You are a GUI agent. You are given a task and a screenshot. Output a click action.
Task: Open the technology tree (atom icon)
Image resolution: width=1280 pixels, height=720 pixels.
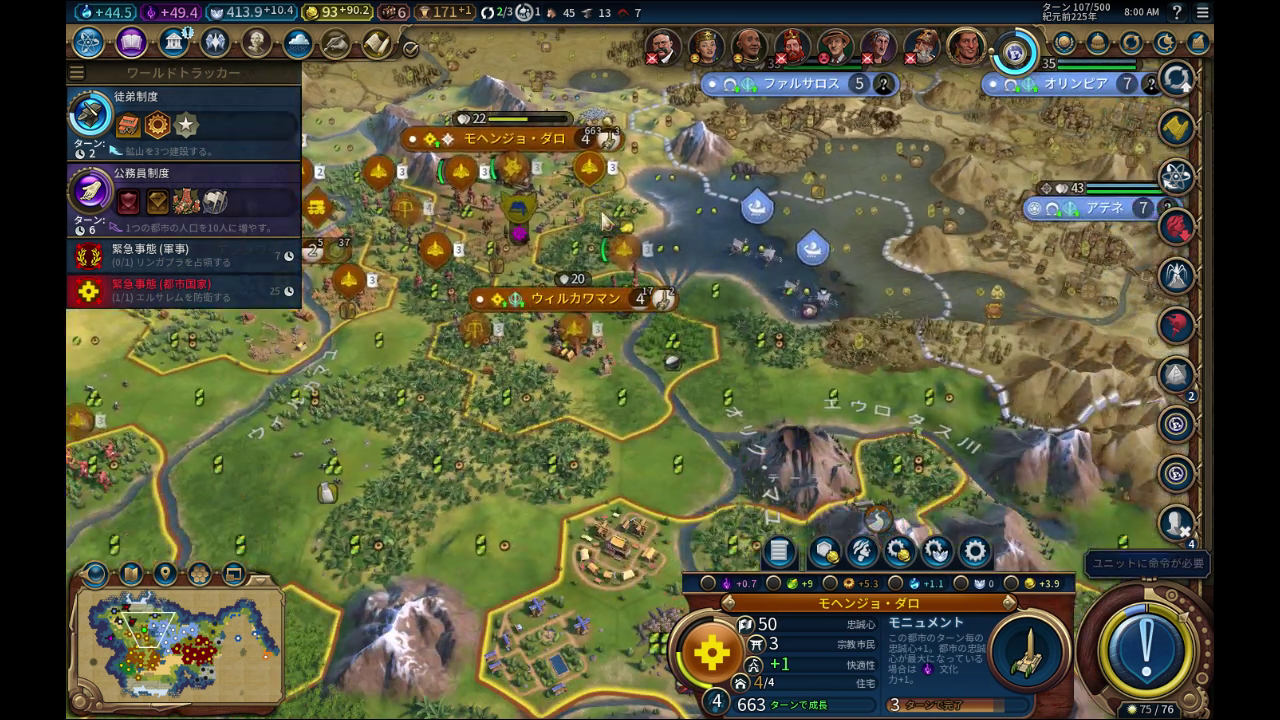point(88,43)
